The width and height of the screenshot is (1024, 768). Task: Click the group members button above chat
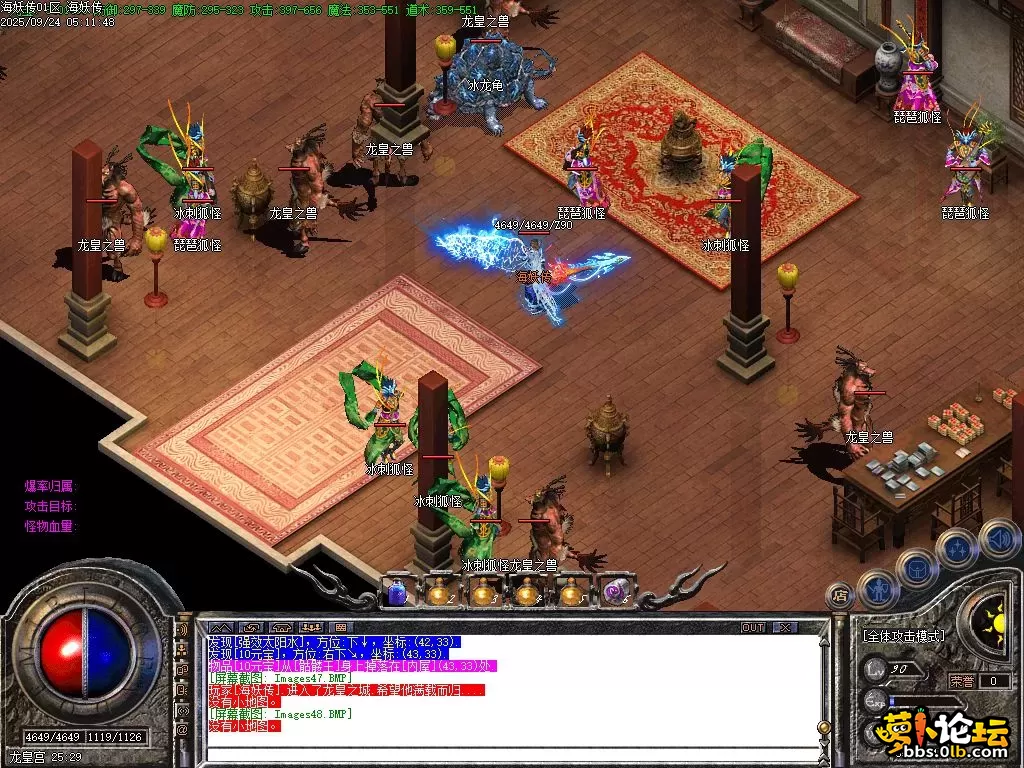[x=310, y=627]
